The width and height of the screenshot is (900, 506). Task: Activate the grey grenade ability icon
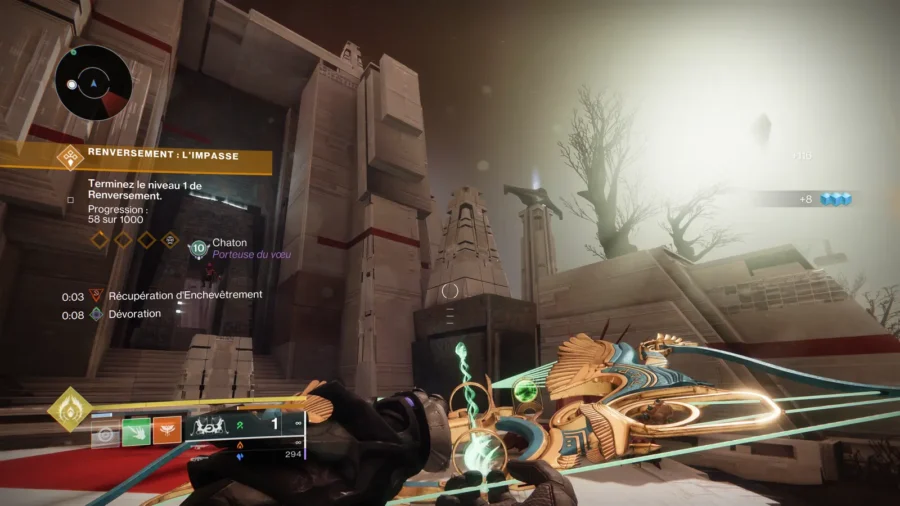tap(104, 431)
